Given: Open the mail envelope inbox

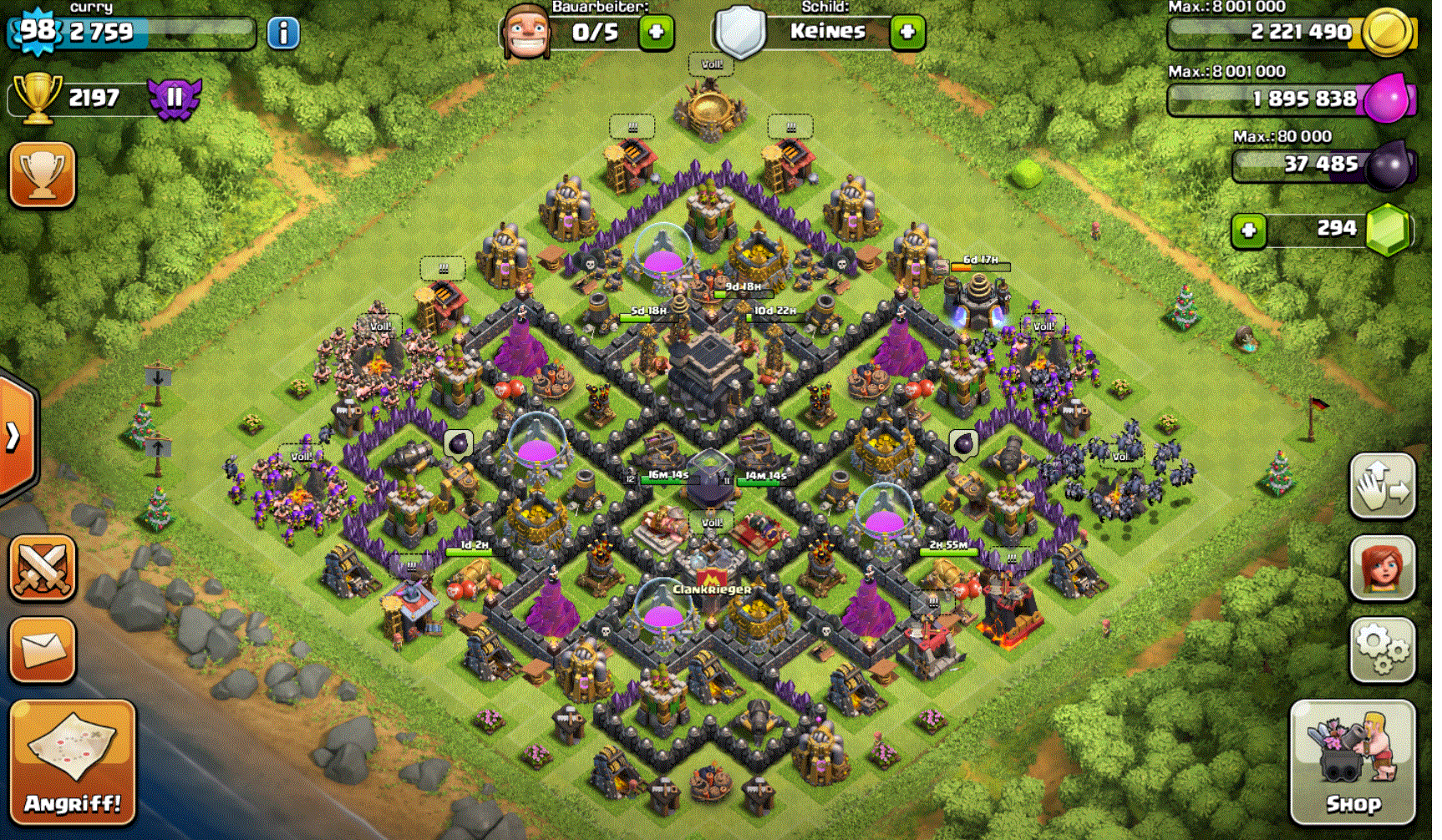Looking at the screenshot, I should coord(43,649).
